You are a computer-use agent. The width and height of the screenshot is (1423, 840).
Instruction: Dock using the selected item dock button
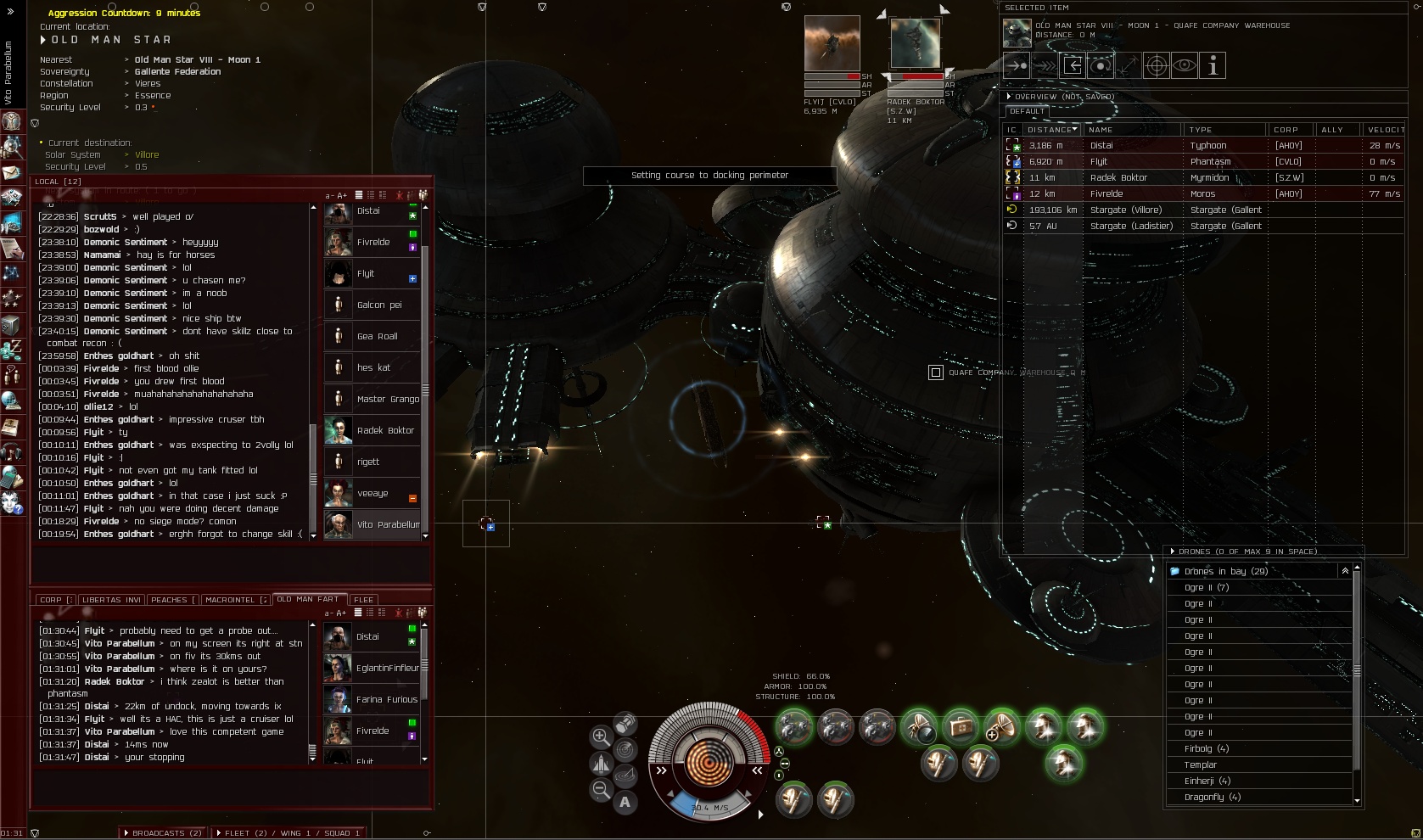[1073, 65]
